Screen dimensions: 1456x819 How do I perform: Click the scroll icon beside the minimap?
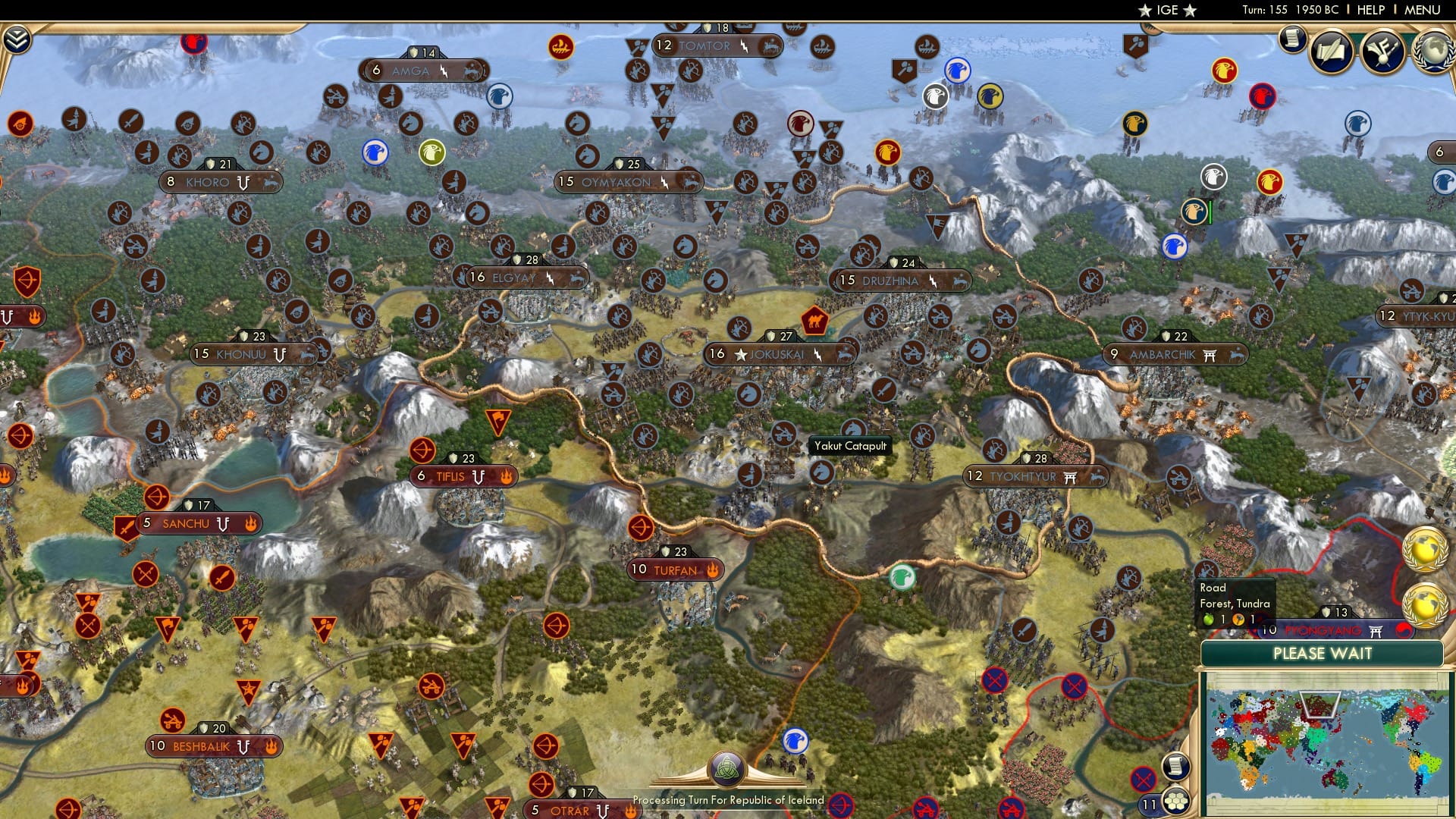coord(1177,767)
